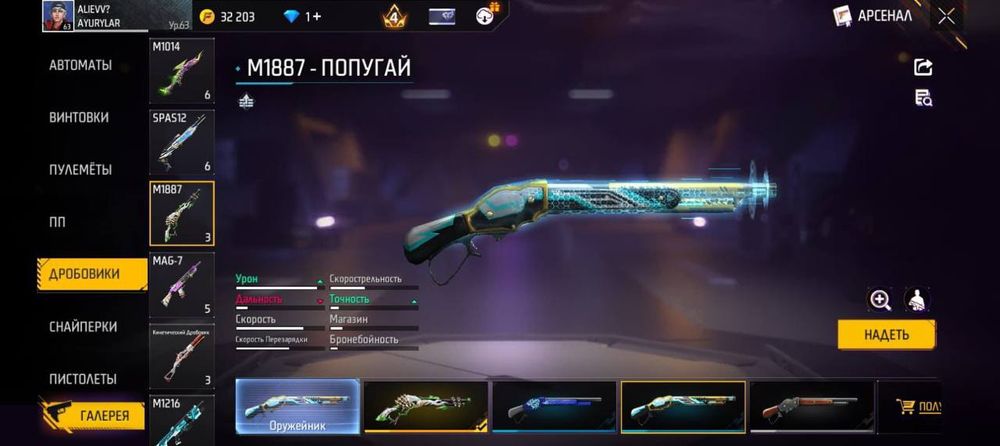1000x446 pixels.
Task: Select the Пулемёты category
Action: click(80, 170)
